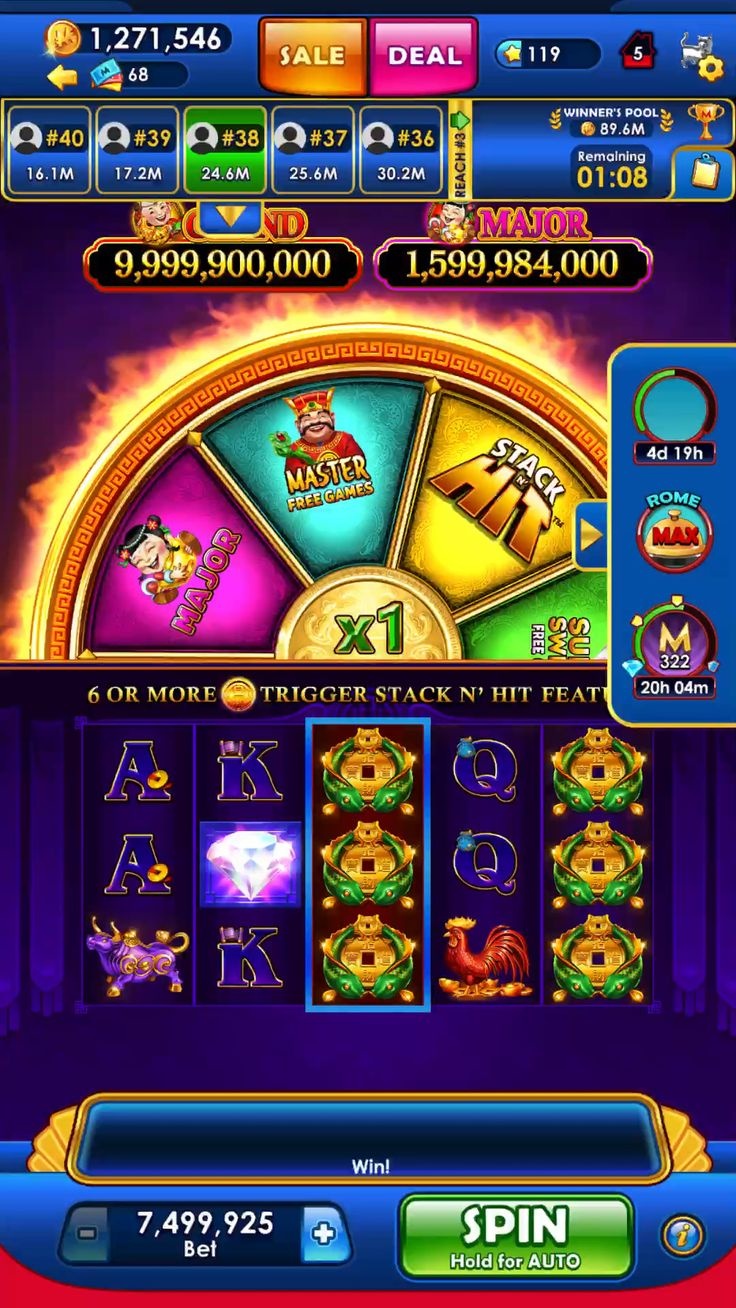
Task: Select the rank #36 player tile
Action: (x=400, y=150)
